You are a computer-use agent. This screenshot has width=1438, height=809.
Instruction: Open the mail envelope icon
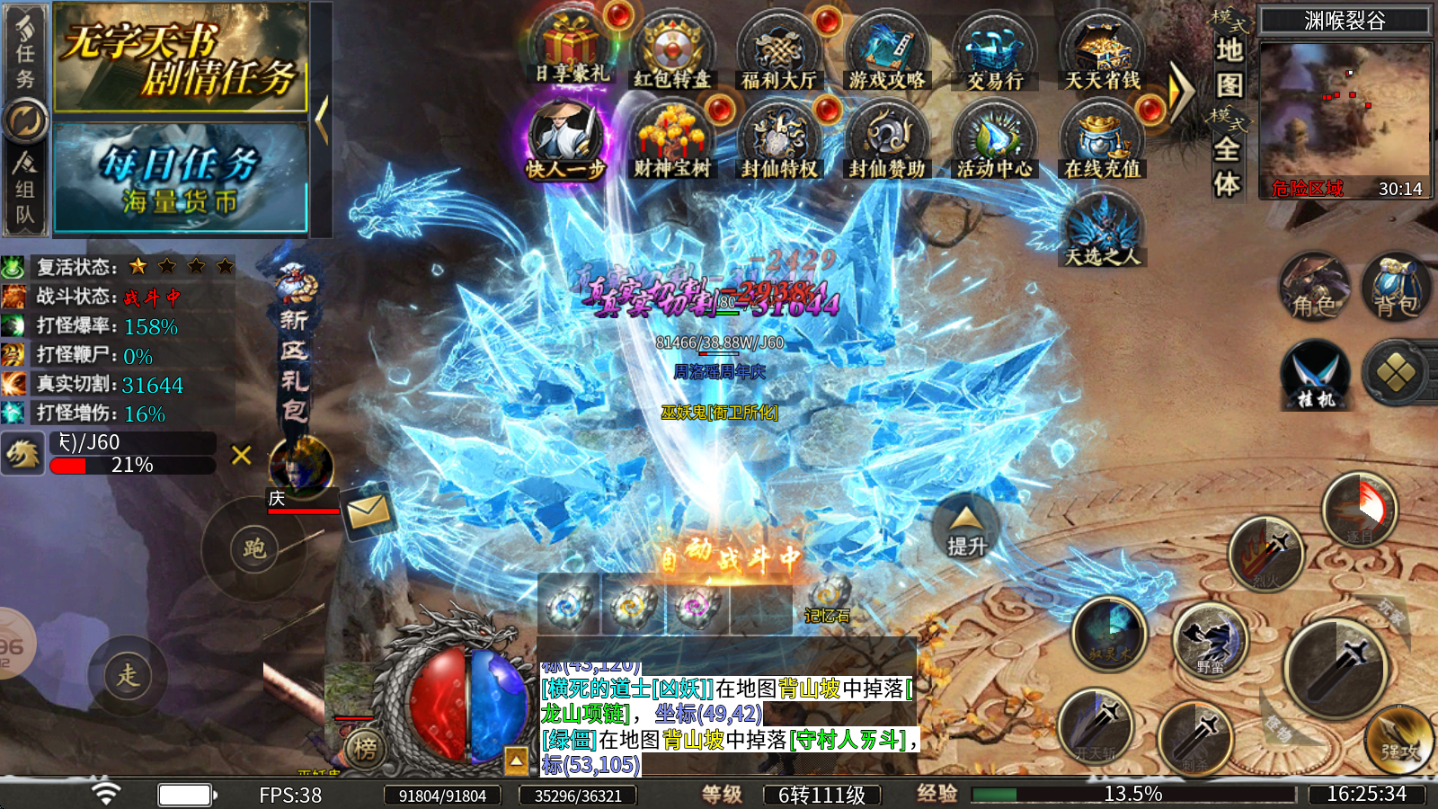tap(367, 510)
